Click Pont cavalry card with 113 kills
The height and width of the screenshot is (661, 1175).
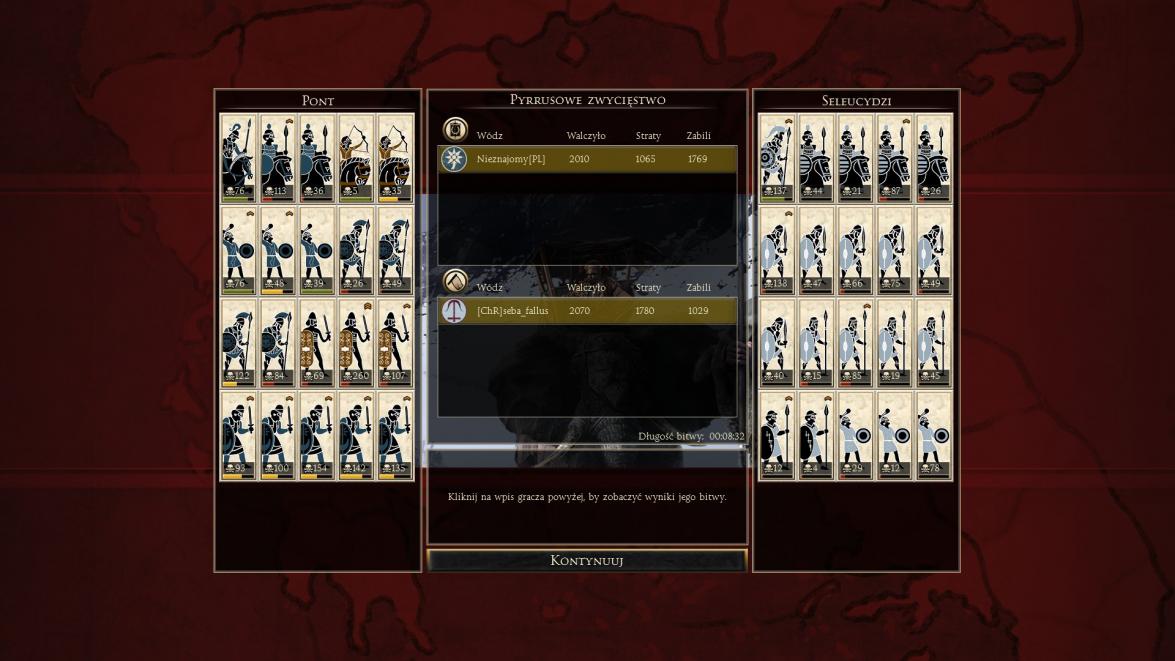pos(277,158)
